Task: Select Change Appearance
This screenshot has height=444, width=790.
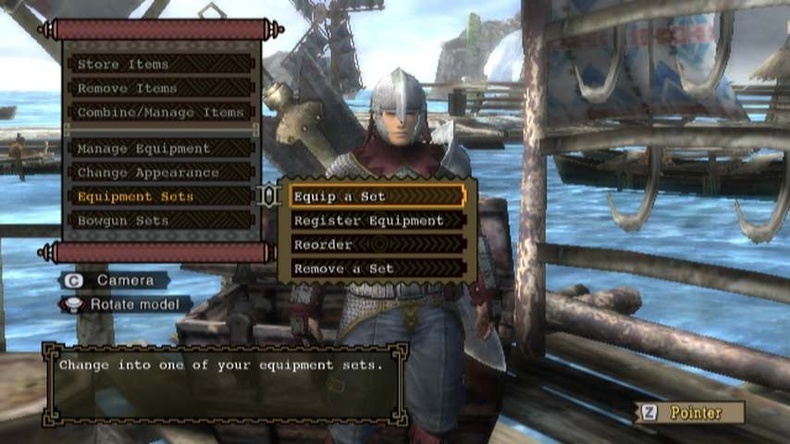Action: click(x=160, y=172)
